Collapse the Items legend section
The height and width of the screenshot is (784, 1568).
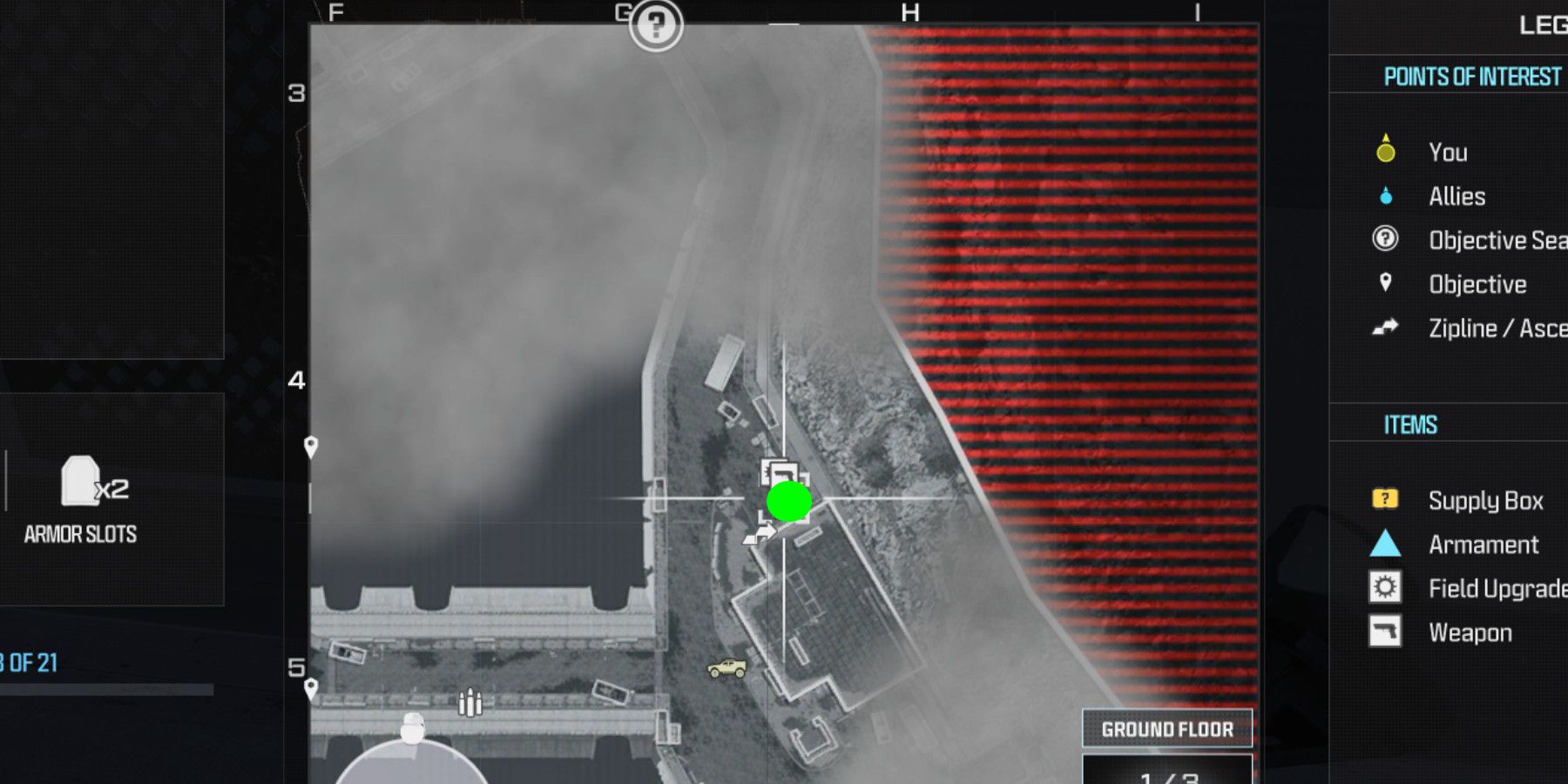pos(1411,425)
